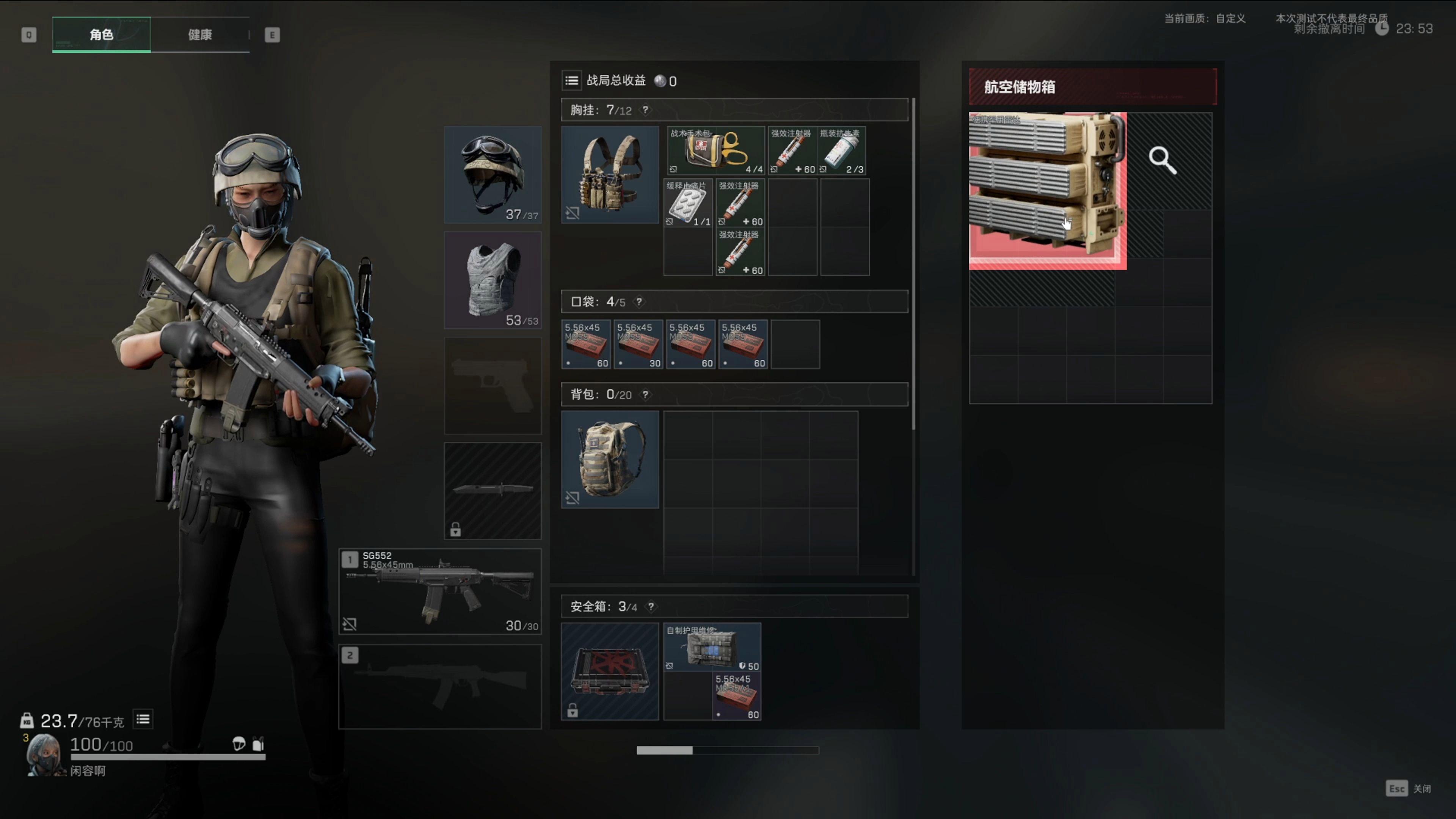Select the 5.56x45 ammo in the secure case

[x=737, y=697]
